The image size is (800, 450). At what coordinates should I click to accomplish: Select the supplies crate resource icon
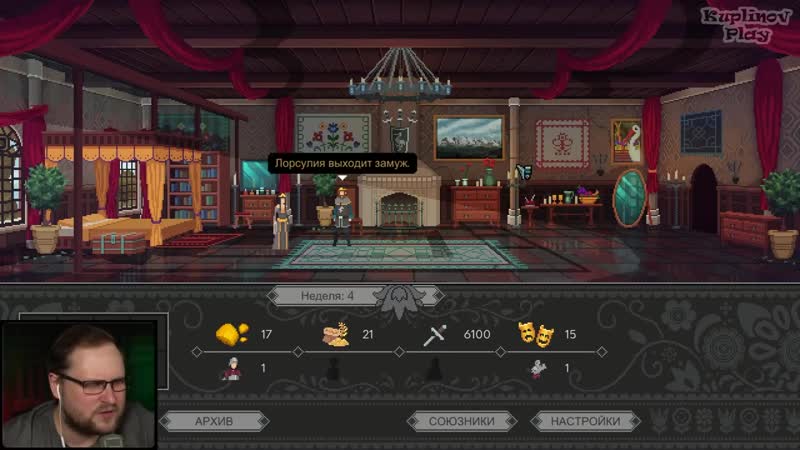[x=334, y=334]
